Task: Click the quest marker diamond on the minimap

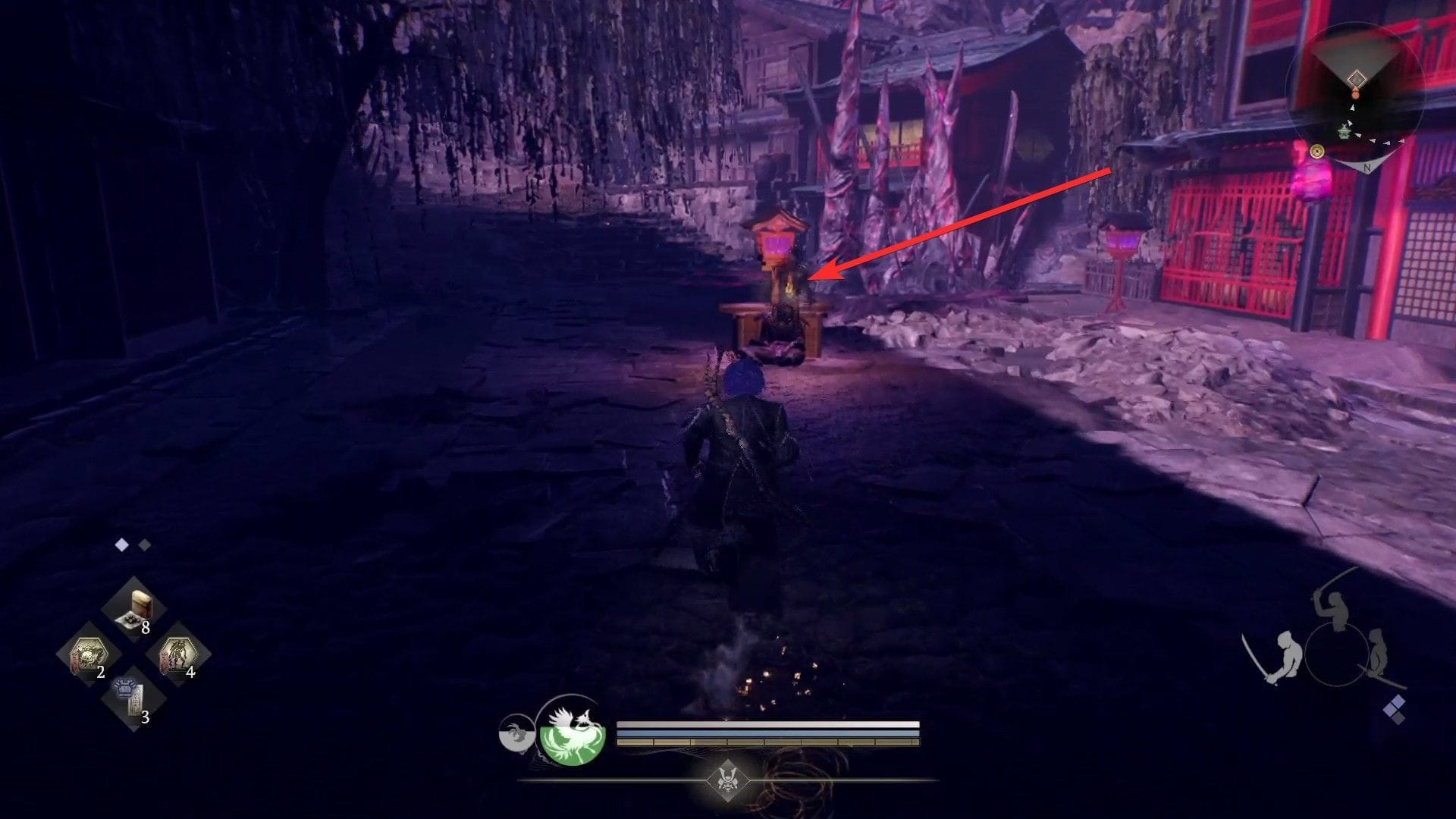Action: (x=1357, y=78)
